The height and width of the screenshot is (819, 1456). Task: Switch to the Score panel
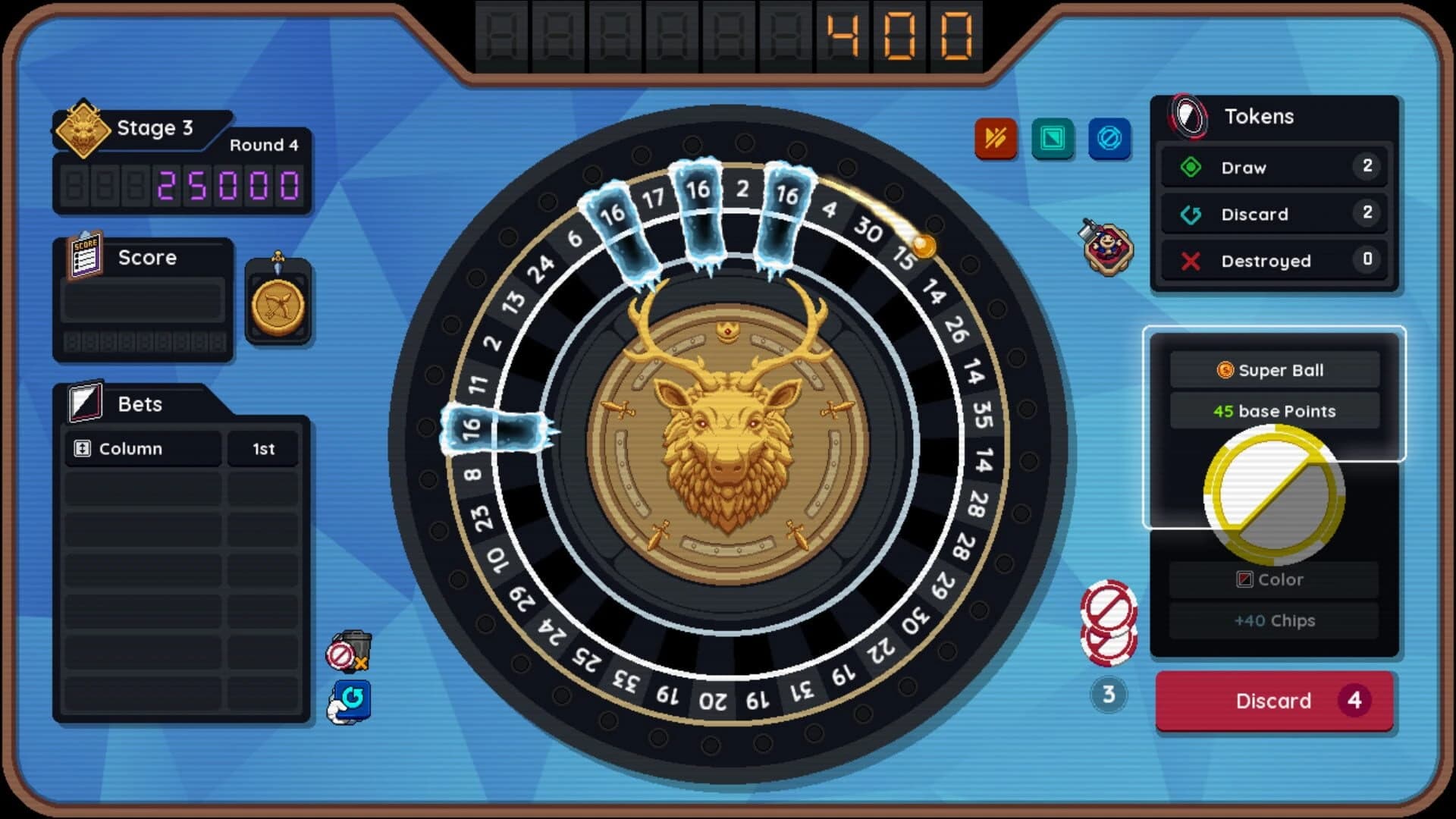click(146, 257)
